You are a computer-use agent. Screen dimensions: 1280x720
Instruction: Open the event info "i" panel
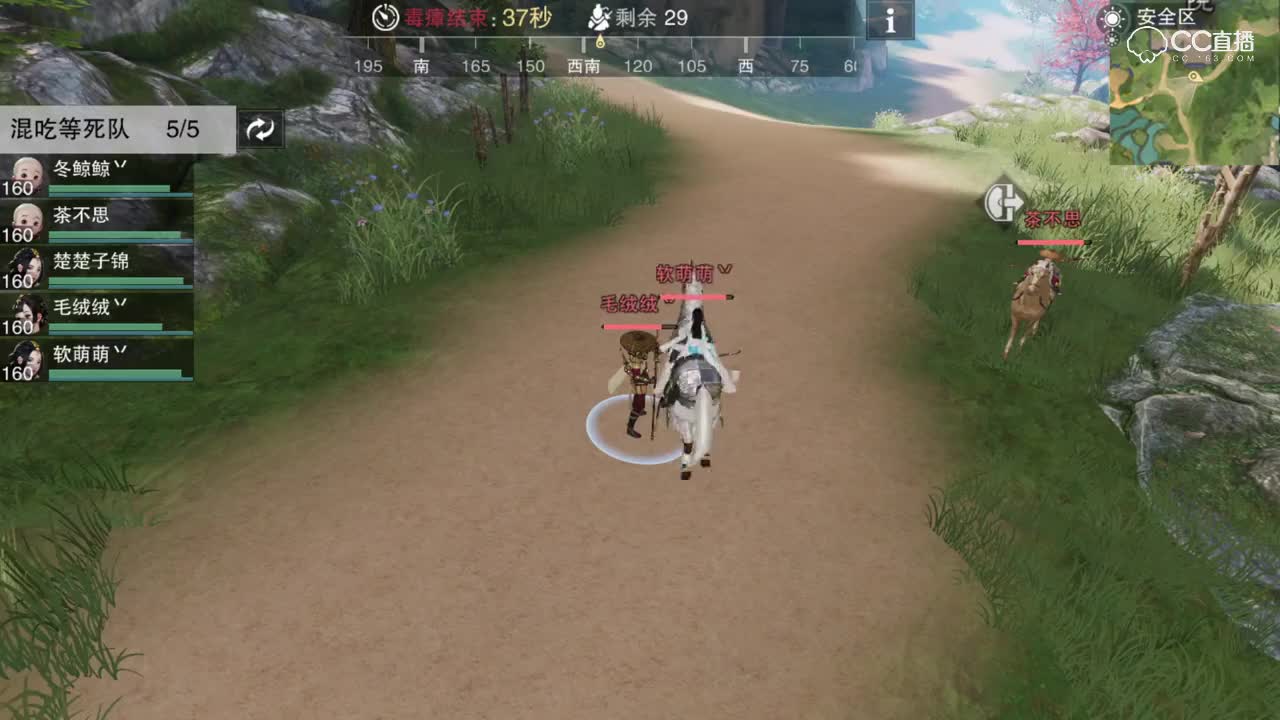click(x=889, y=21)
